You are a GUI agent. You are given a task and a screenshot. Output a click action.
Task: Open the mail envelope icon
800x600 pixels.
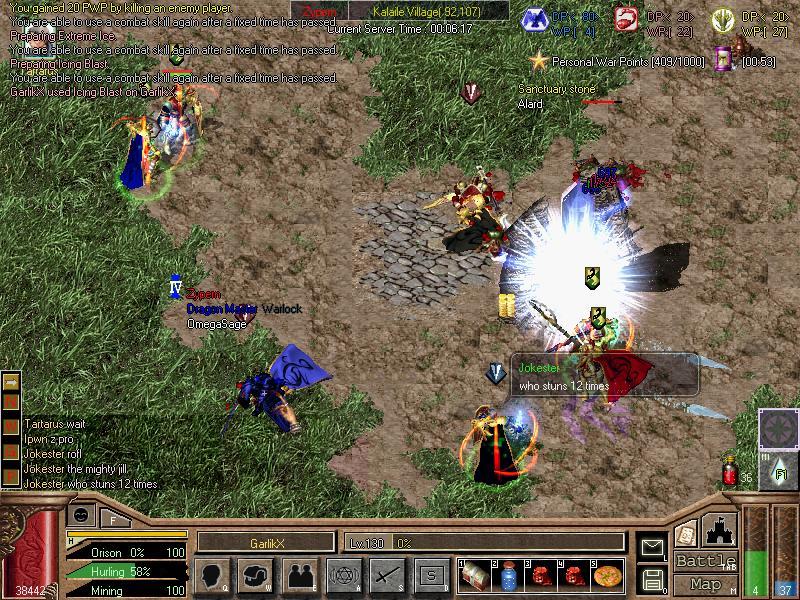653,547
